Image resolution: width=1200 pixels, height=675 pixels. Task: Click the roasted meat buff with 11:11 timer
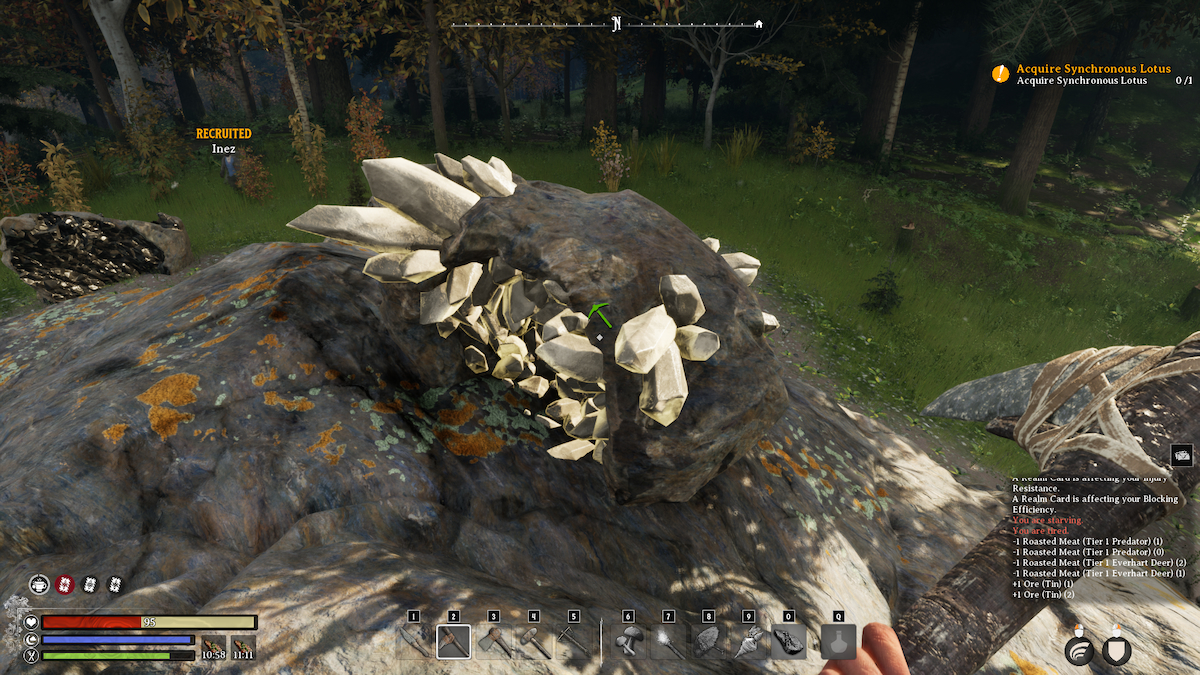(x=243, y=647)
